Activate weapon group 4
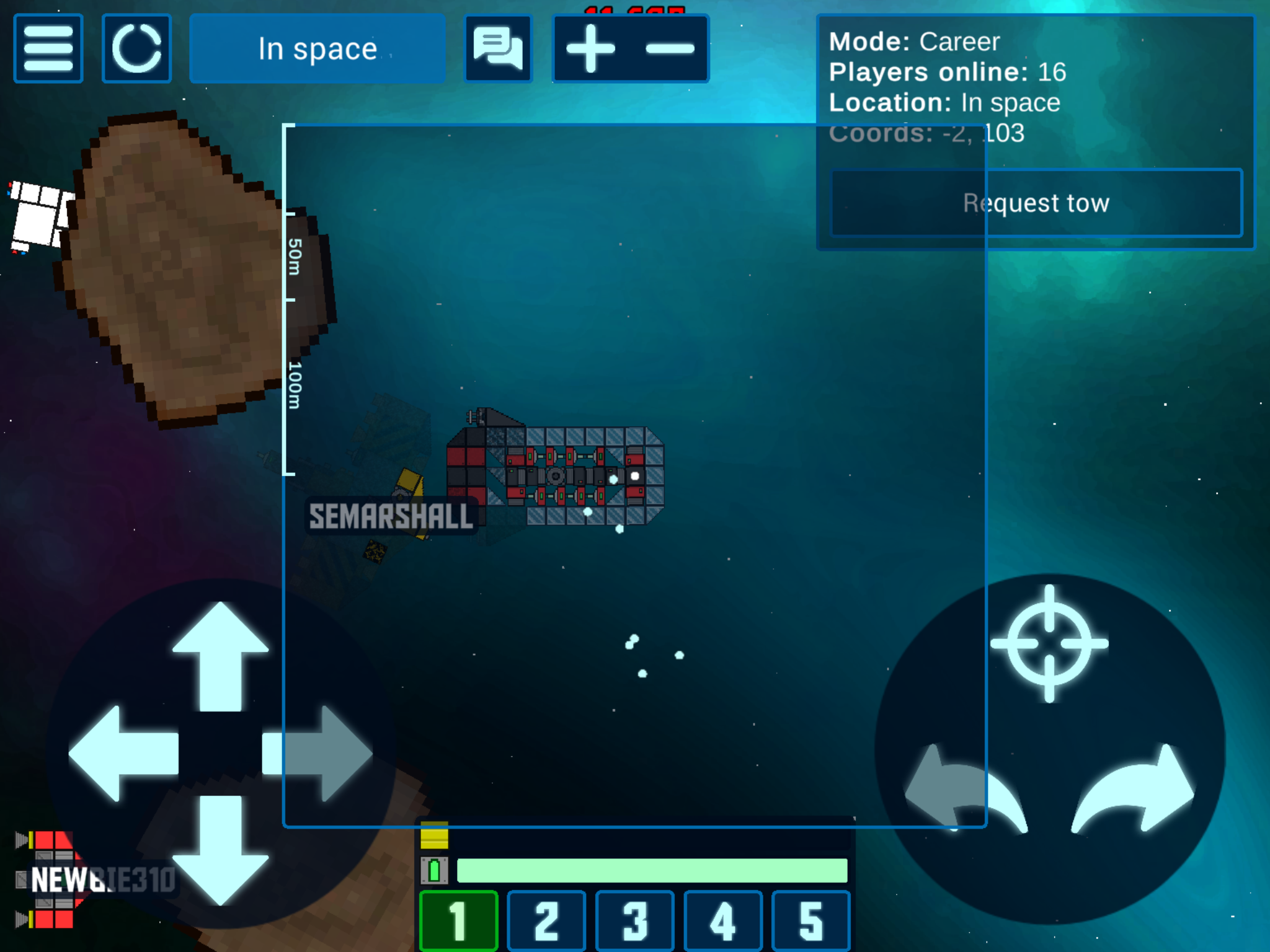This screenshot has height=952, width=1270. click(723, 921)
